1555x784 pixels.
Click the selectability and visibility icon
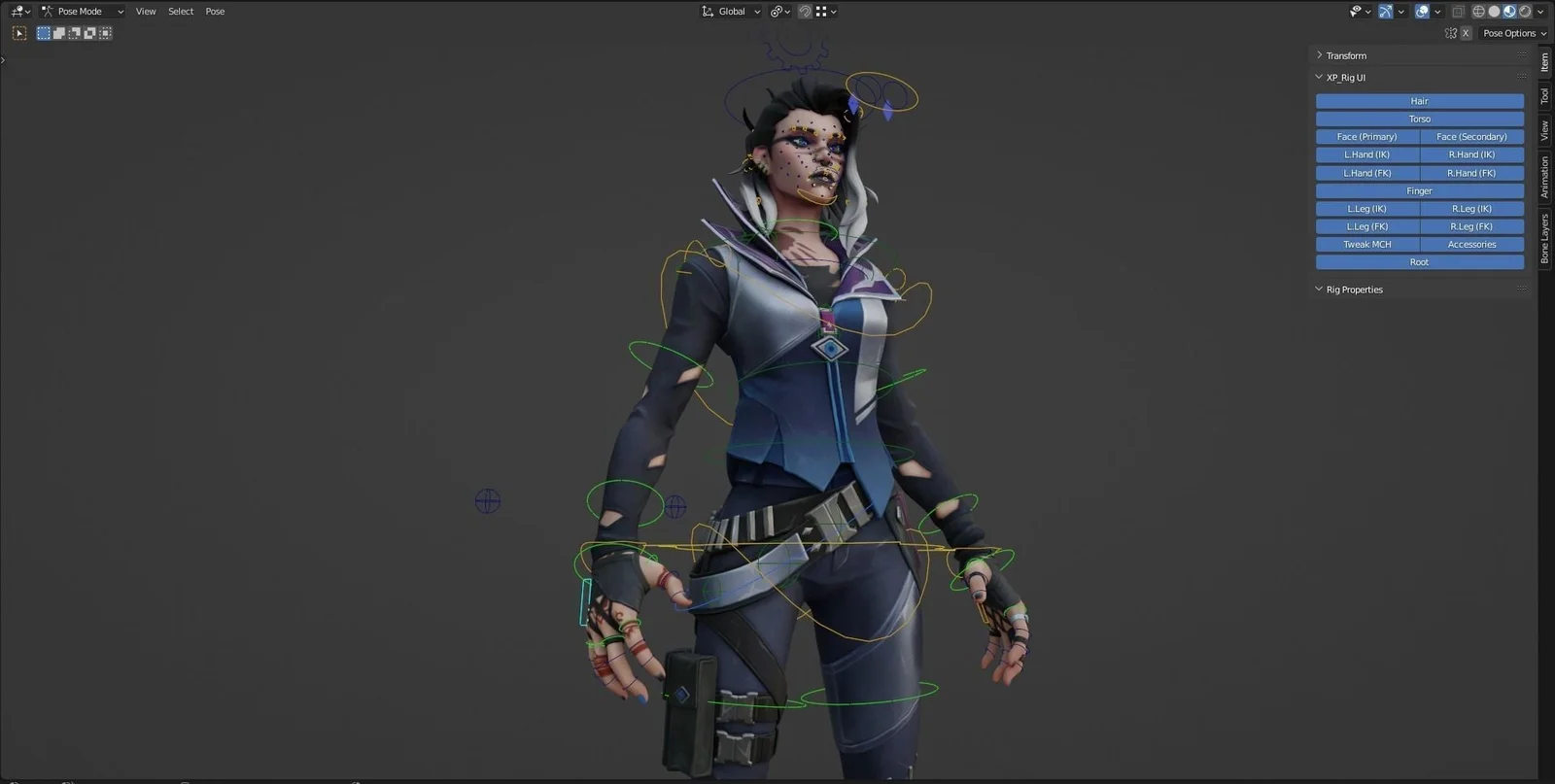[1356, 11]
